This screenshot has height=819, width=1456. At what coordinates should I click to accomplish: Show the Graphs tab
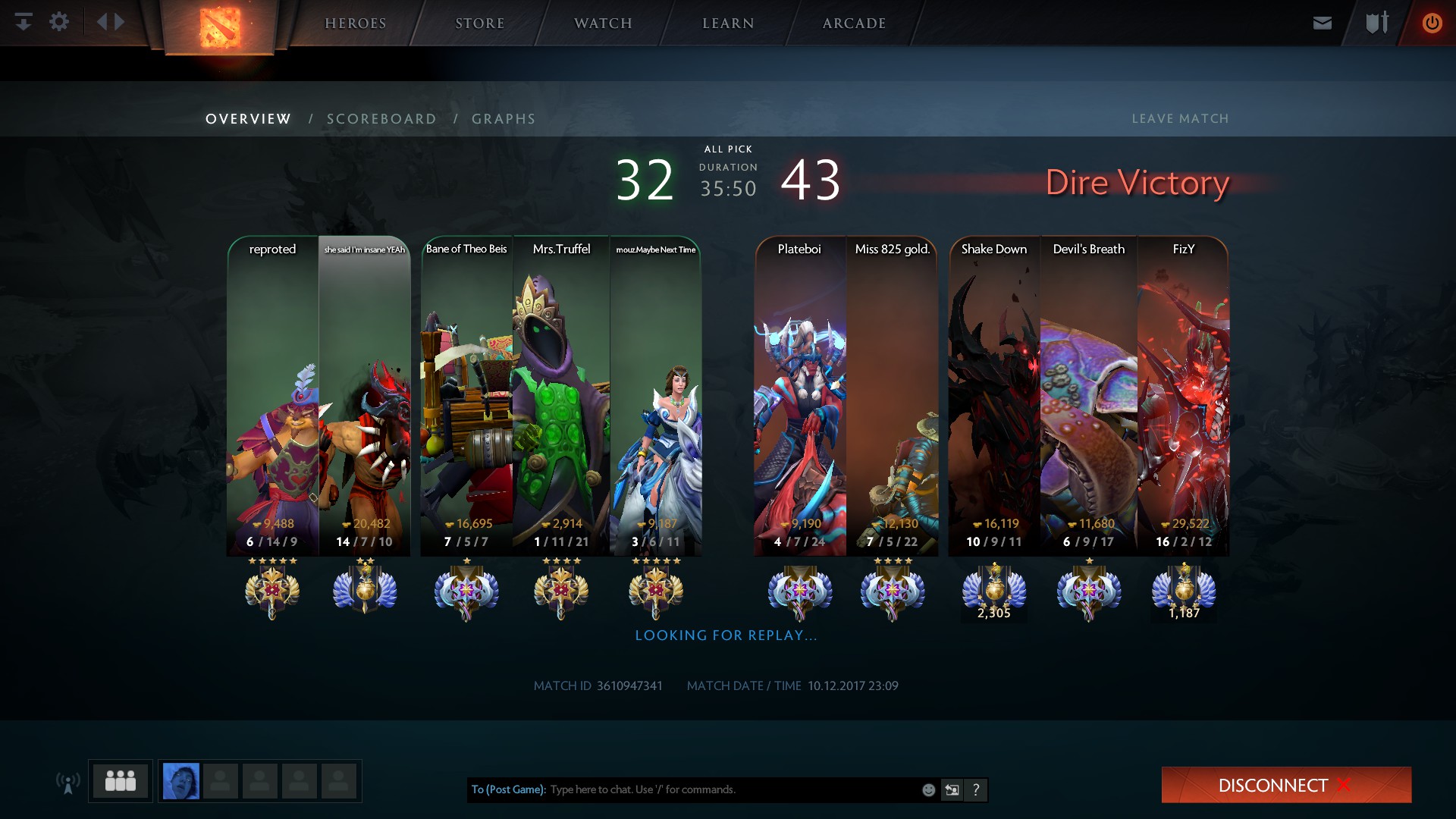tap(504, 119)
